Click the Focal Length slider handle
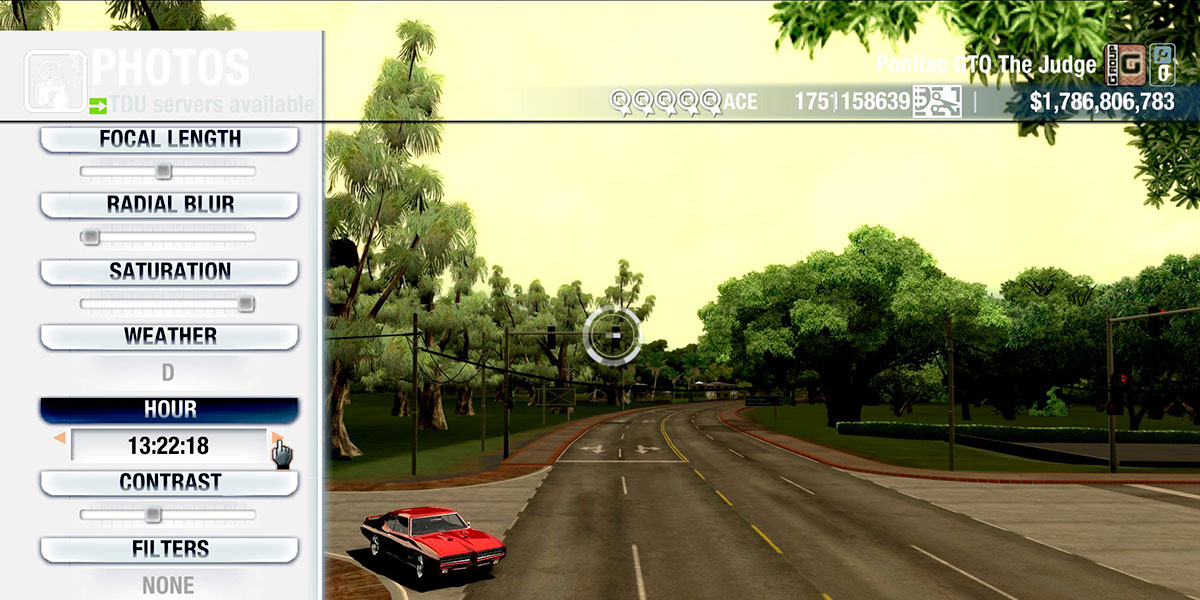Screen dimensions: 1200x600 tap(163, 171)
